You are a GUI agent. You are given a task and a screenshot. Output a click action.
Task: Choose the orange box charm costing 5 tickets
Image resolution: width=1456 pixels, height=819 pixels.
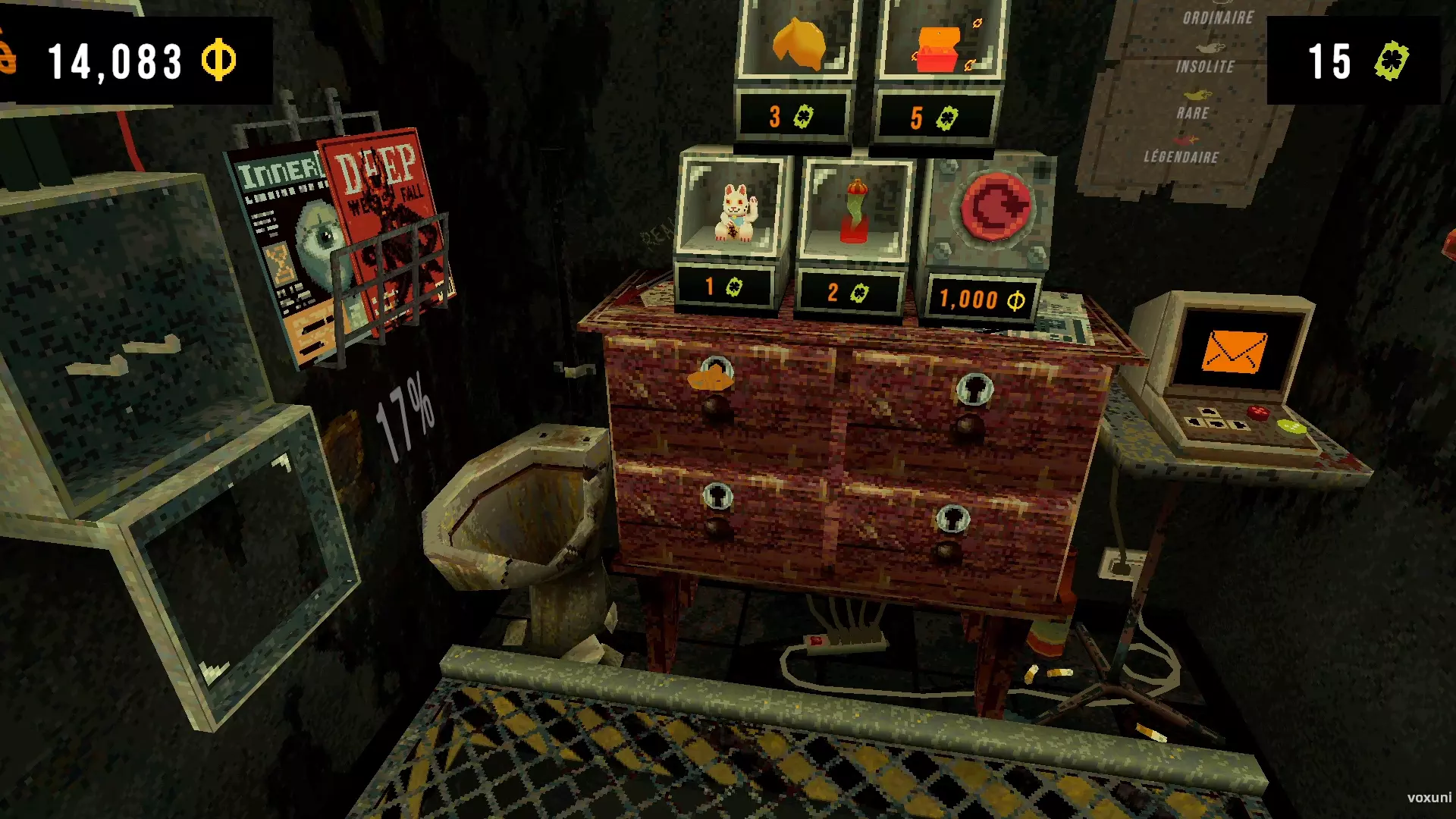(x=939, y=47)
